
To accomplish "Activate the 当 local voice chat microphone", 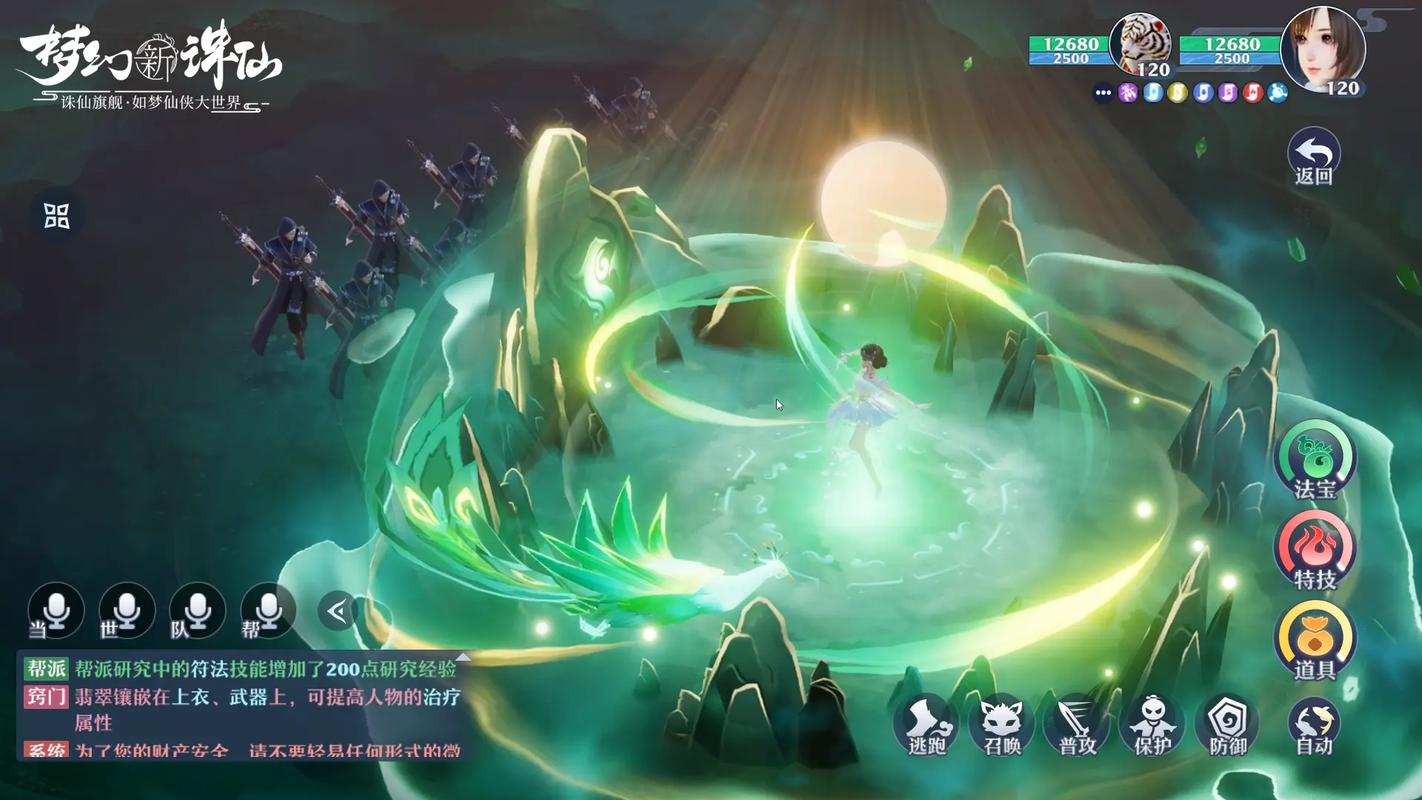I will tap(55, 610).
